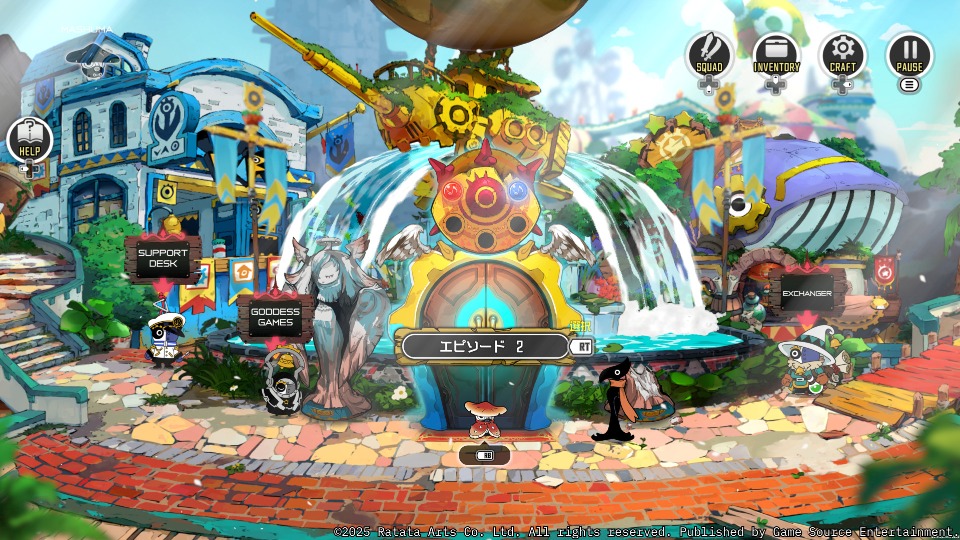
Task: Open the Craft menu
Action: [x=843, y=54]
